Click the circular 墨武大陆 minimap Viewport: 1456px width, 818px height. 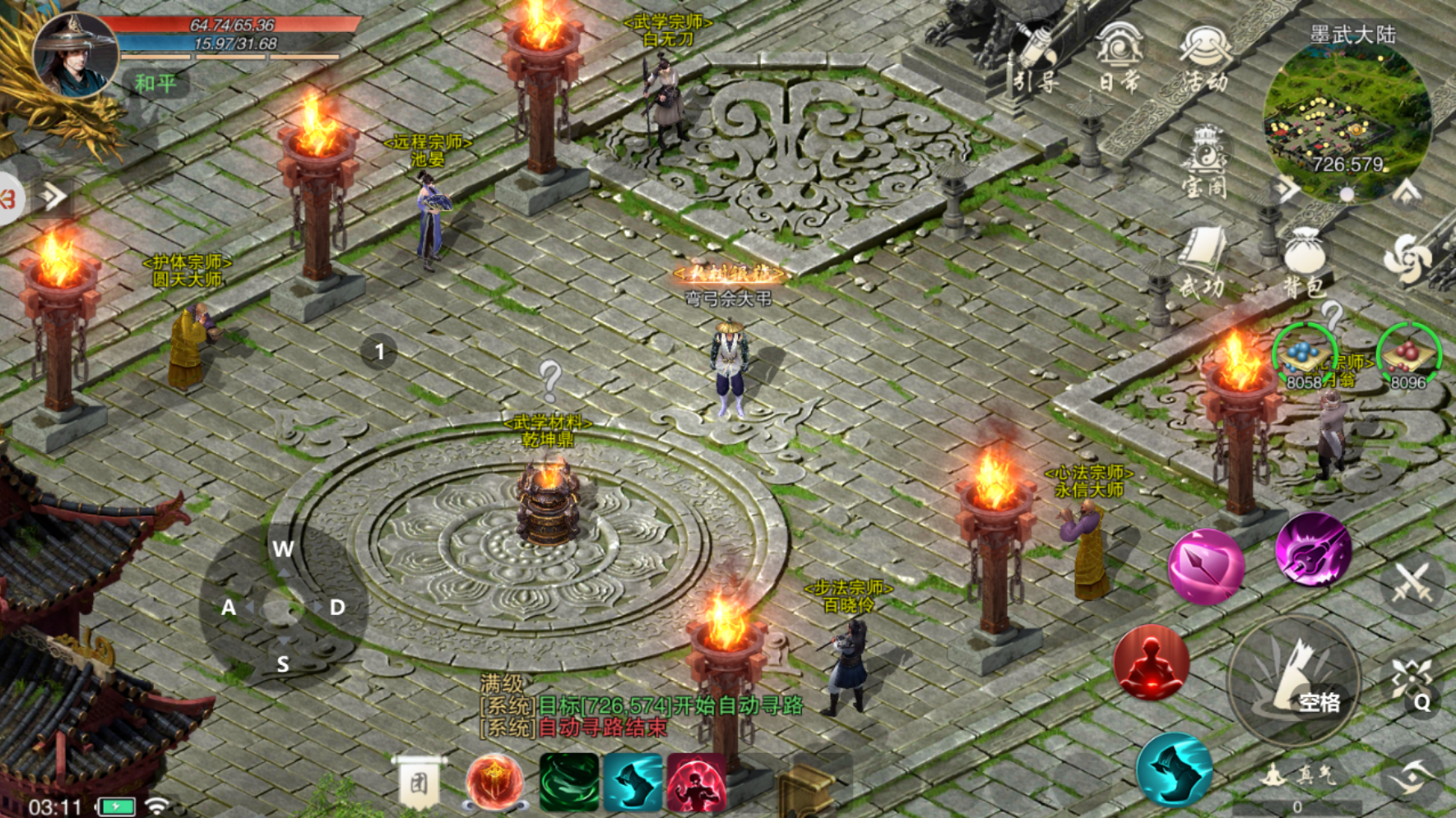point(1346,120)
